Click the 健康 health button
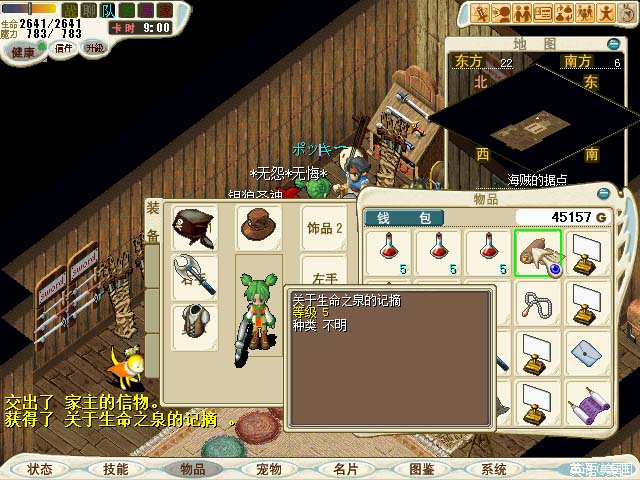This screenshot has width=640, height=480. click(x=22, y=49)
